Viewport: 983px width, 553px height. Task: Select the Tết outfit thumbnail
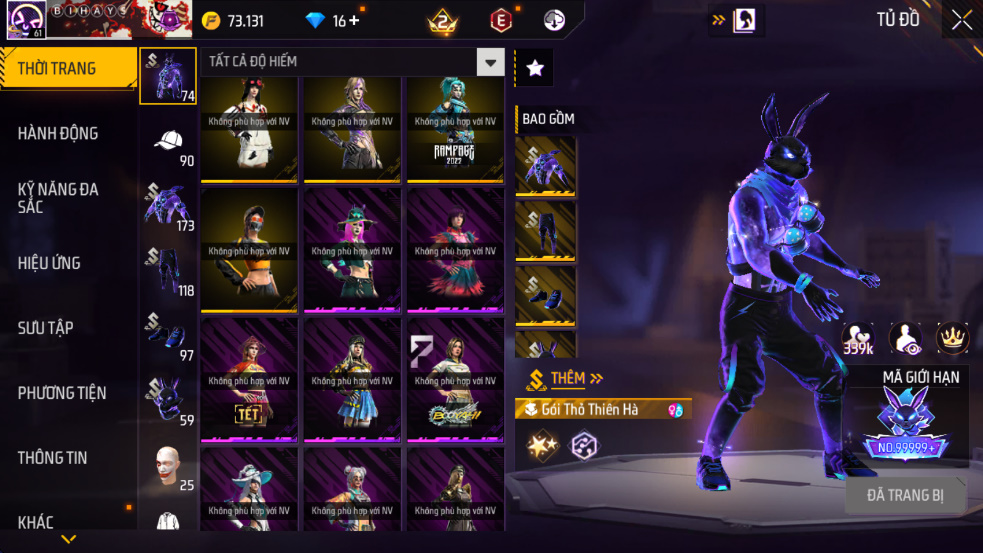pyautogui.click(x=249, y=380)
